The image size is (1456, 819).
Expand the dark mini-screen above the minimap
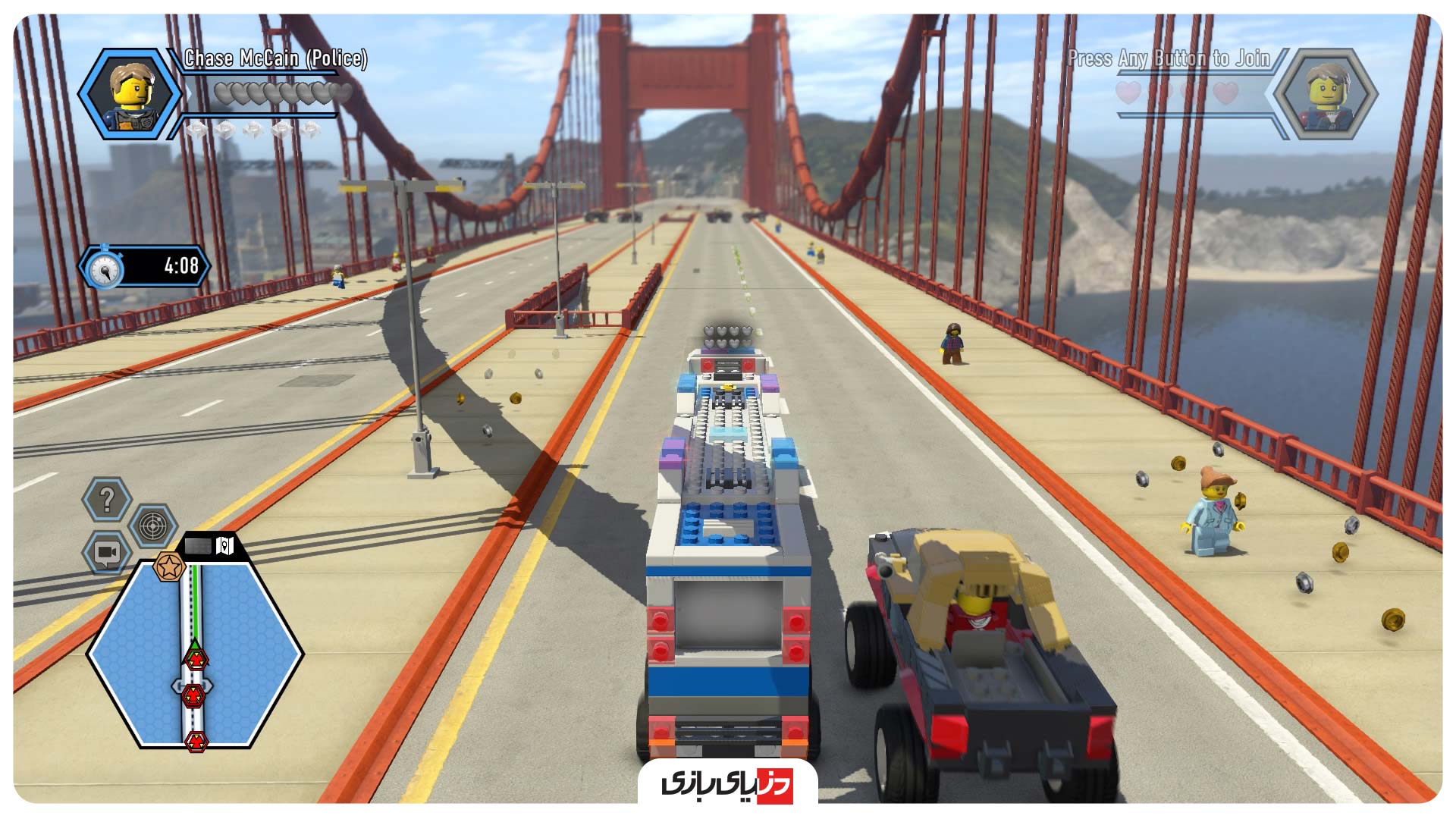coord(198,545)
